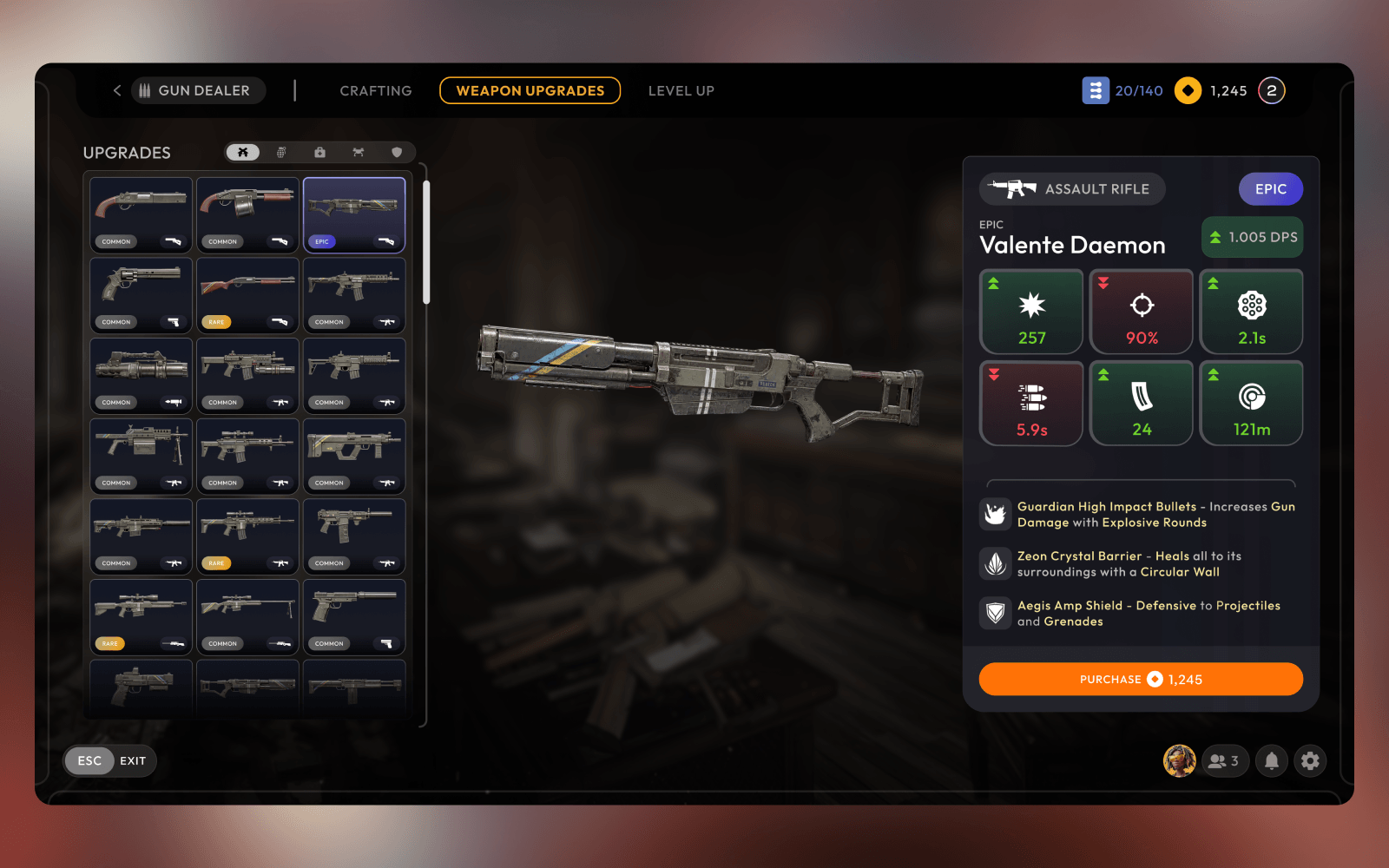This screenshot has width=1389, height=868.
Task: Filter upgrades by the shield category
Action: [x=397, y=152]
